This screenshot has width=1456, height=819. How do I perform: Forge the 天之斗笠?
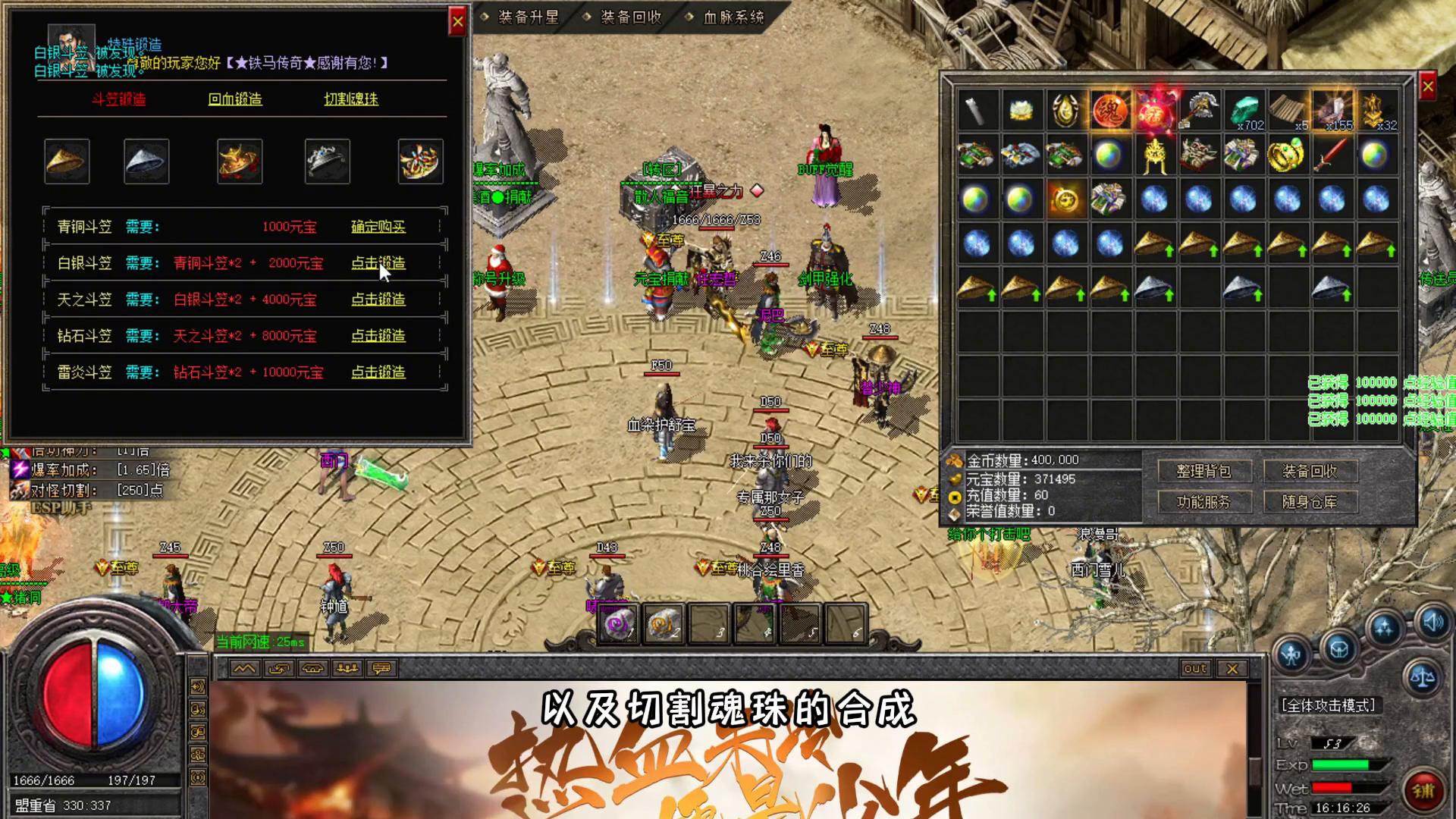click(378, 300)
